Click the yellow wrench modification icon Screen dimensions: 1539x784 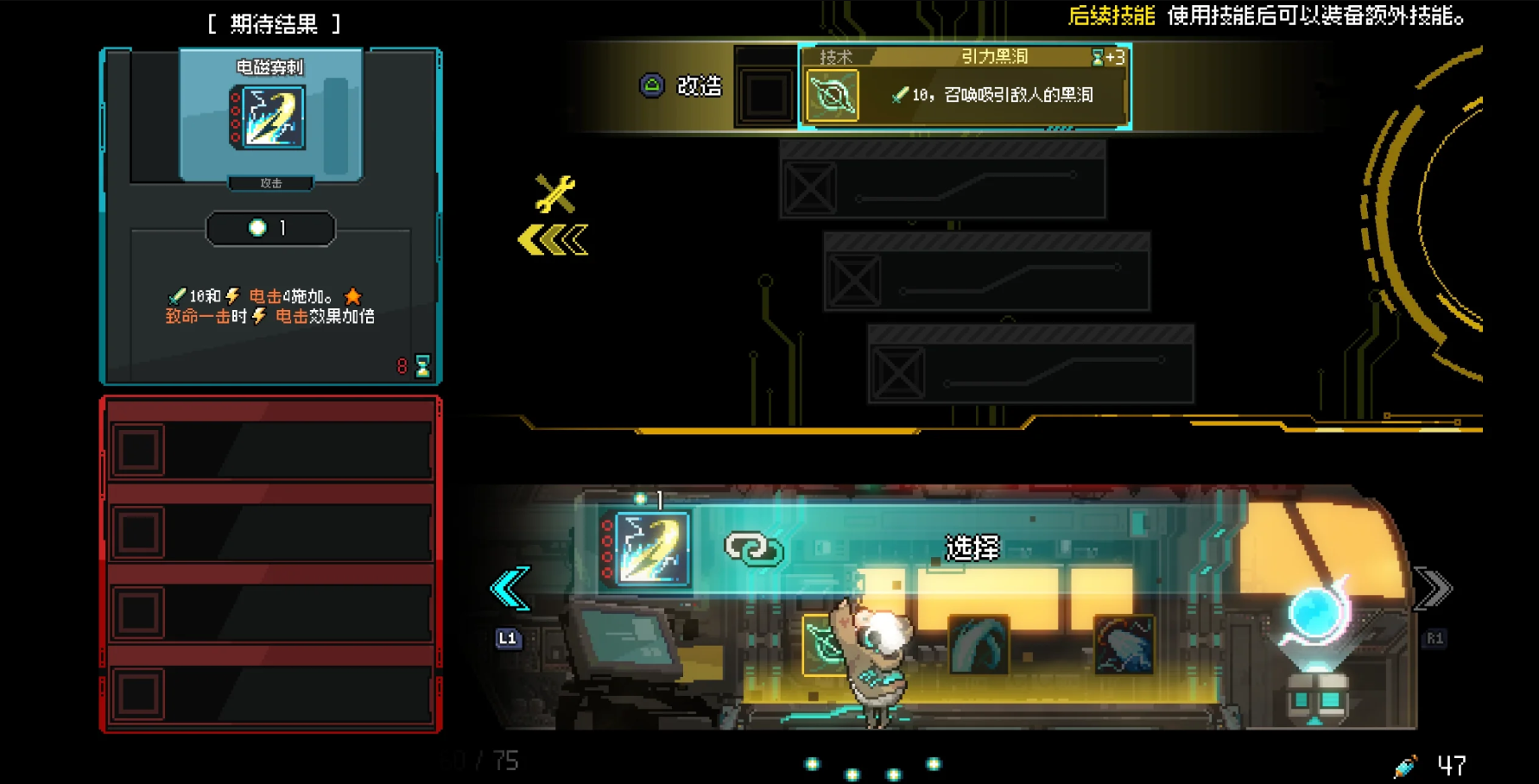(x=554, y=193)
